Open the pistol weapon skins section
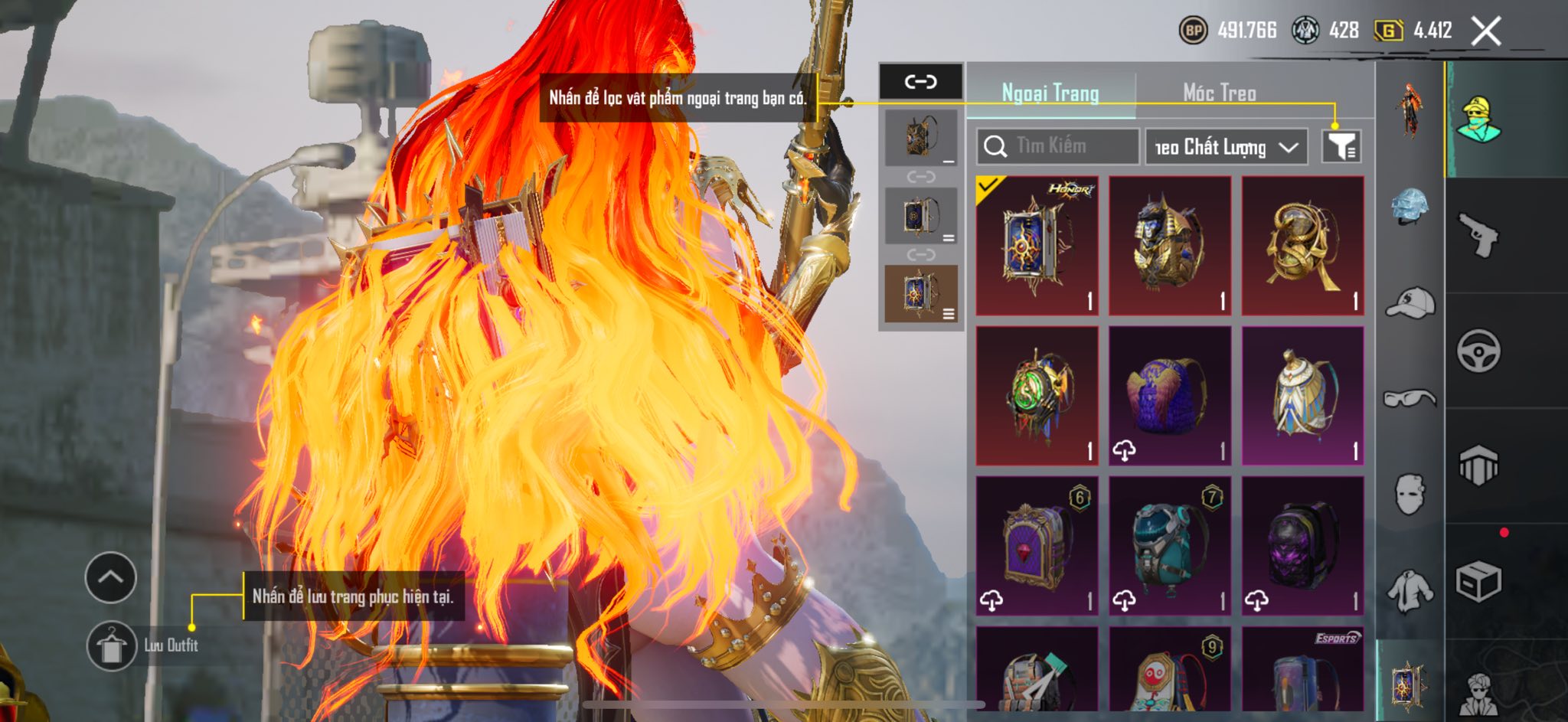Screen dimensions: 1568x722 pos(1478,235)
